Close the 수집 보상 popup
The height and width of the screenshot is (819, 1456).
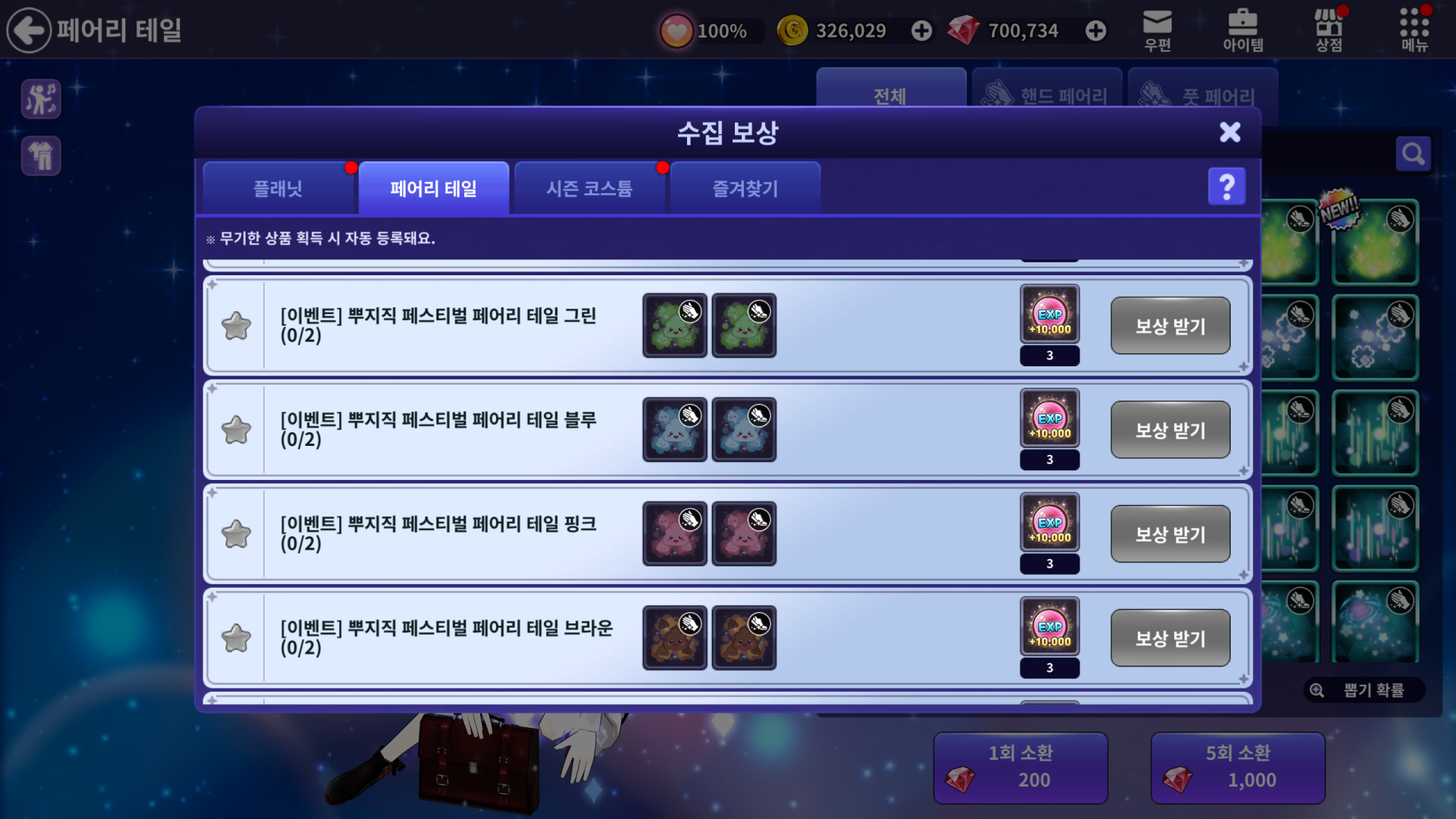[x=1229, y=132]
